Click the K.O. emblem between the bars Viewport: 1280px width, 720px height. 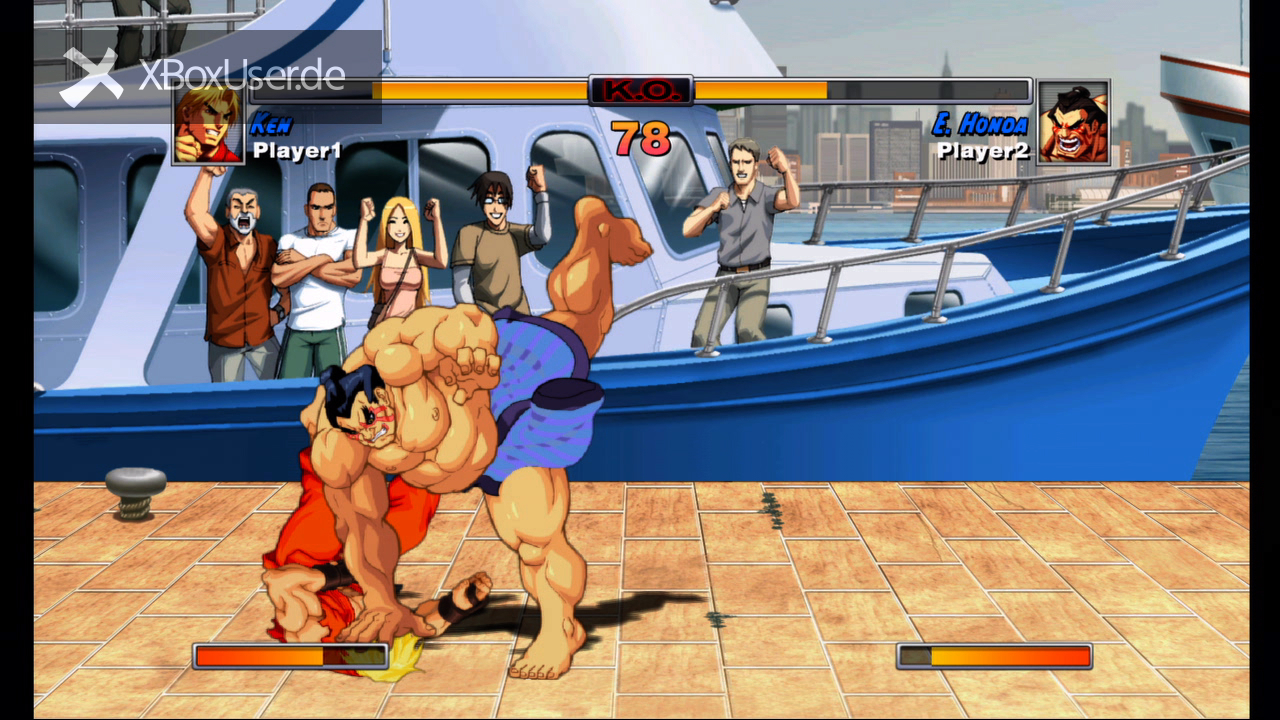pos(640,91)
